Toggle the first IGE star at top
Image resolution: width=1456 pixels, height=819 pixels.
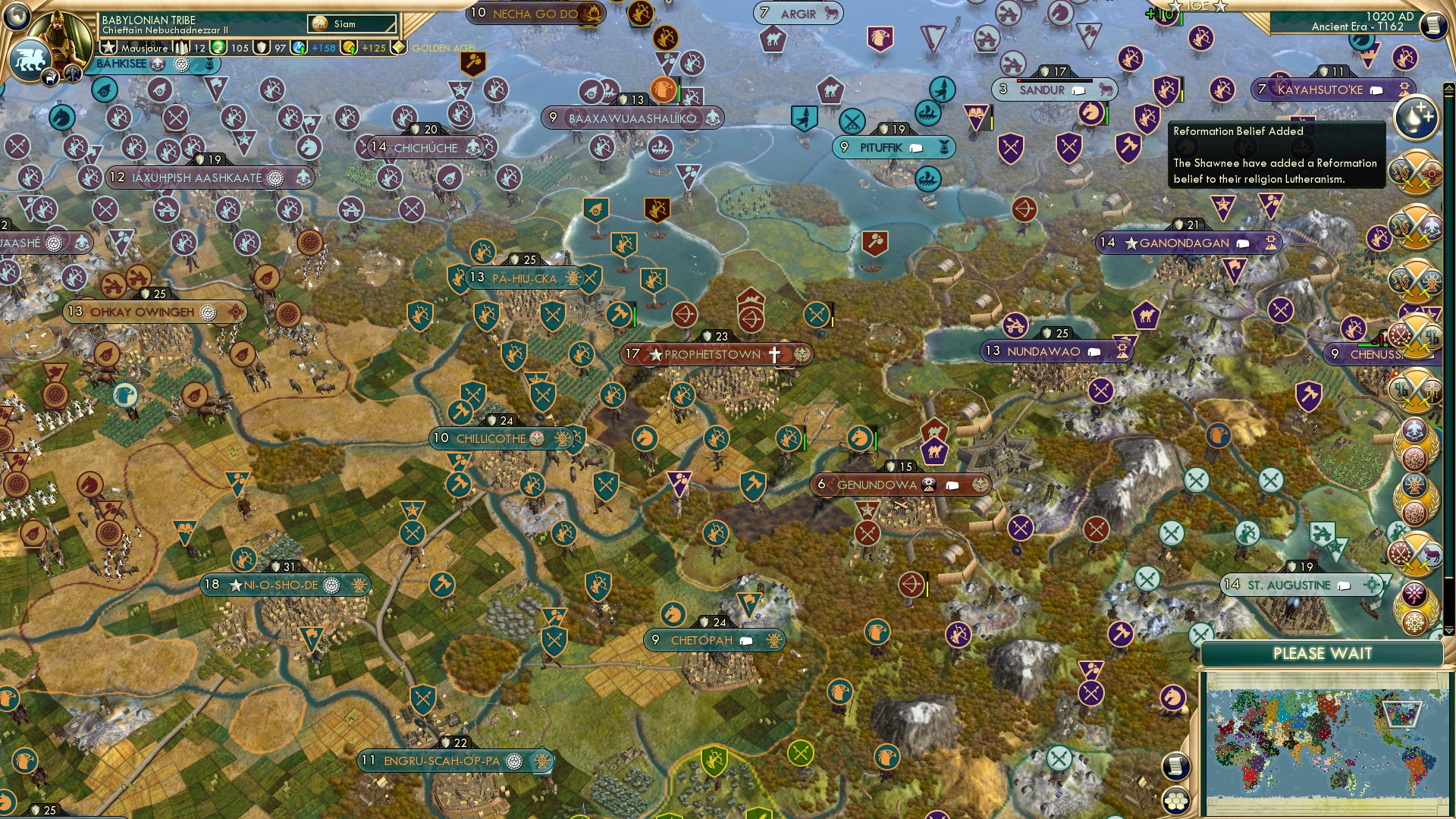tap(1175, 6)
